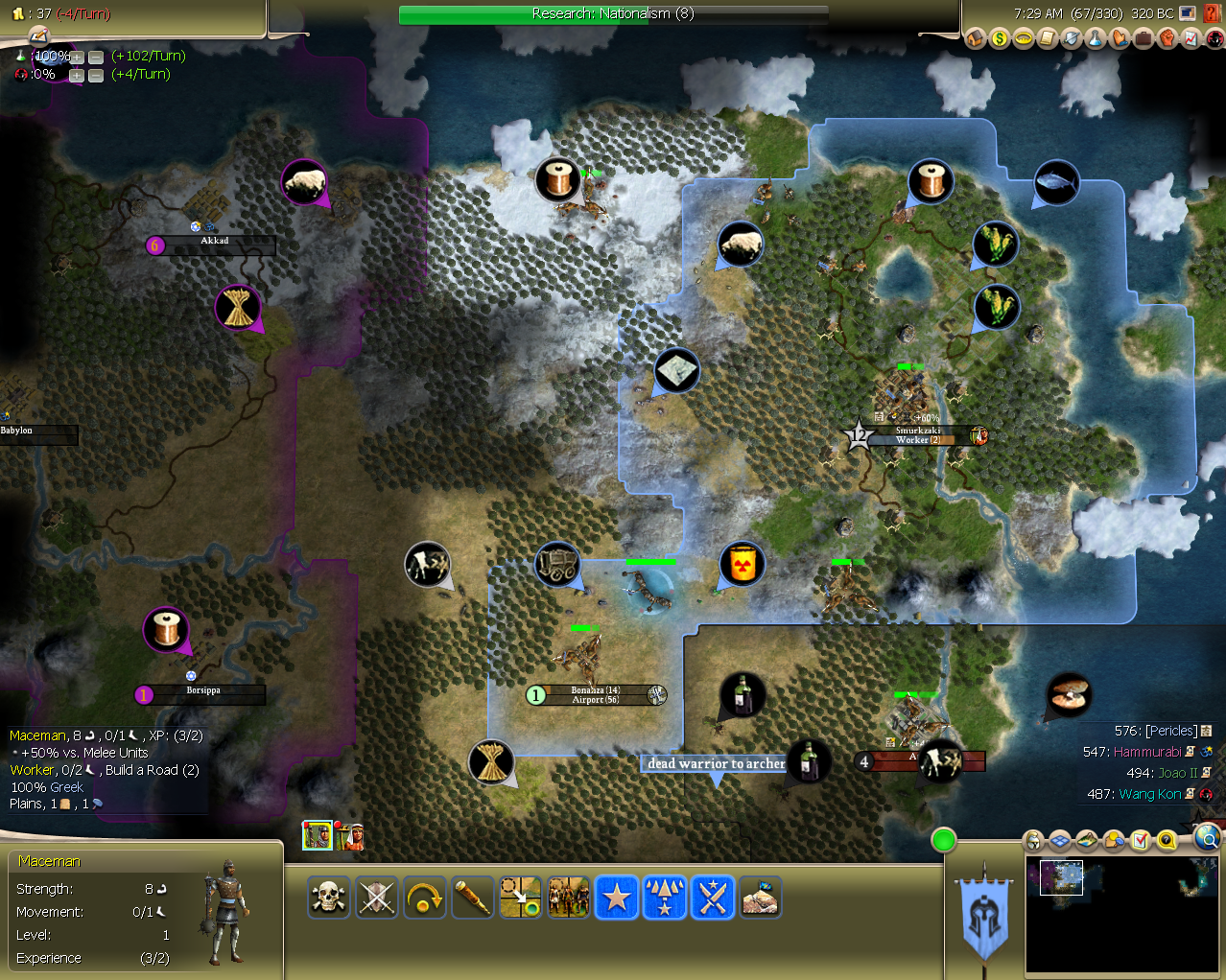This screenshot has width=1226, height=980.
Task: Open the Espionage Advisor spy icon
Action: coord(1214,38)
